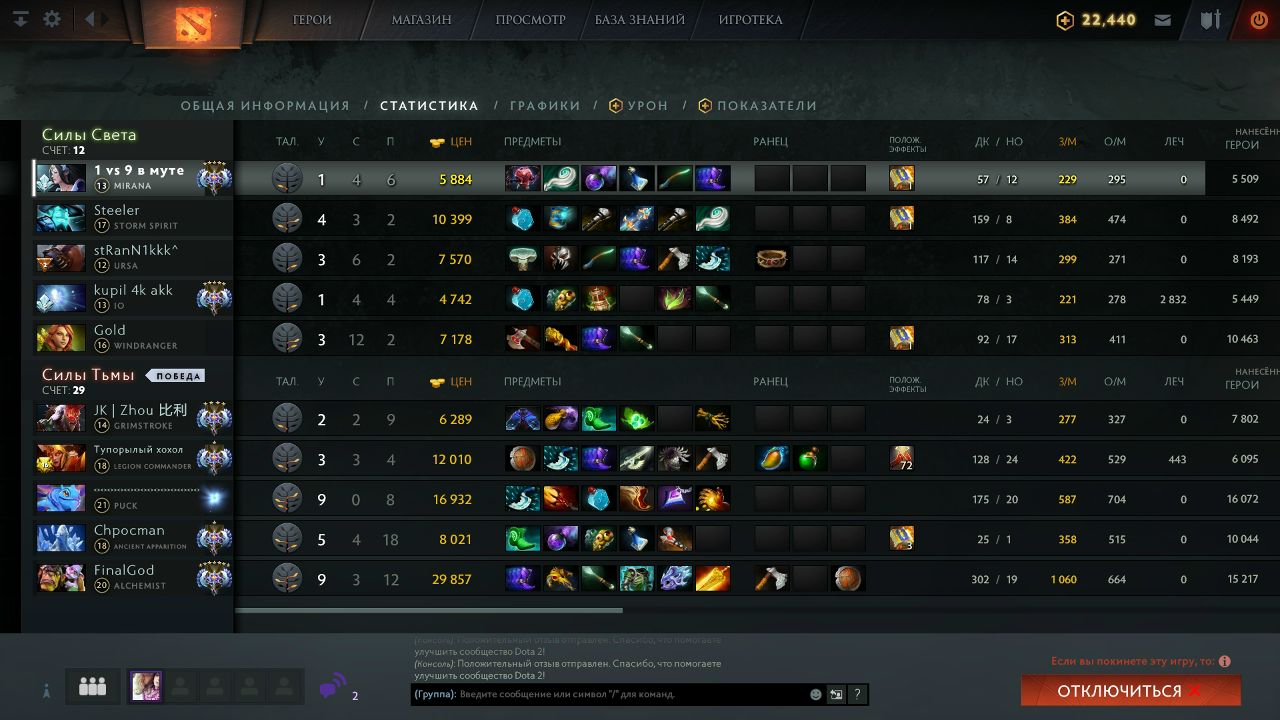Click the Отключиться disconnect button
This screenshot has width=1280, height=720.
(1130, 691)
